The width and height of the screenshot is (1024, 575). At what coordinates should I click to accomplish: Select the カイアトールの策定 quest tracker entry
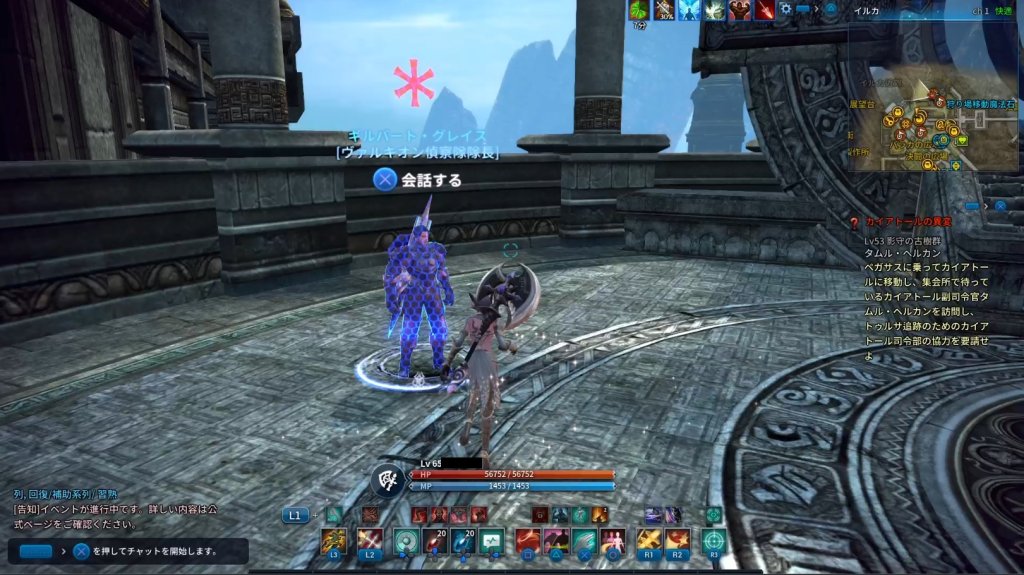coord(908,221)
